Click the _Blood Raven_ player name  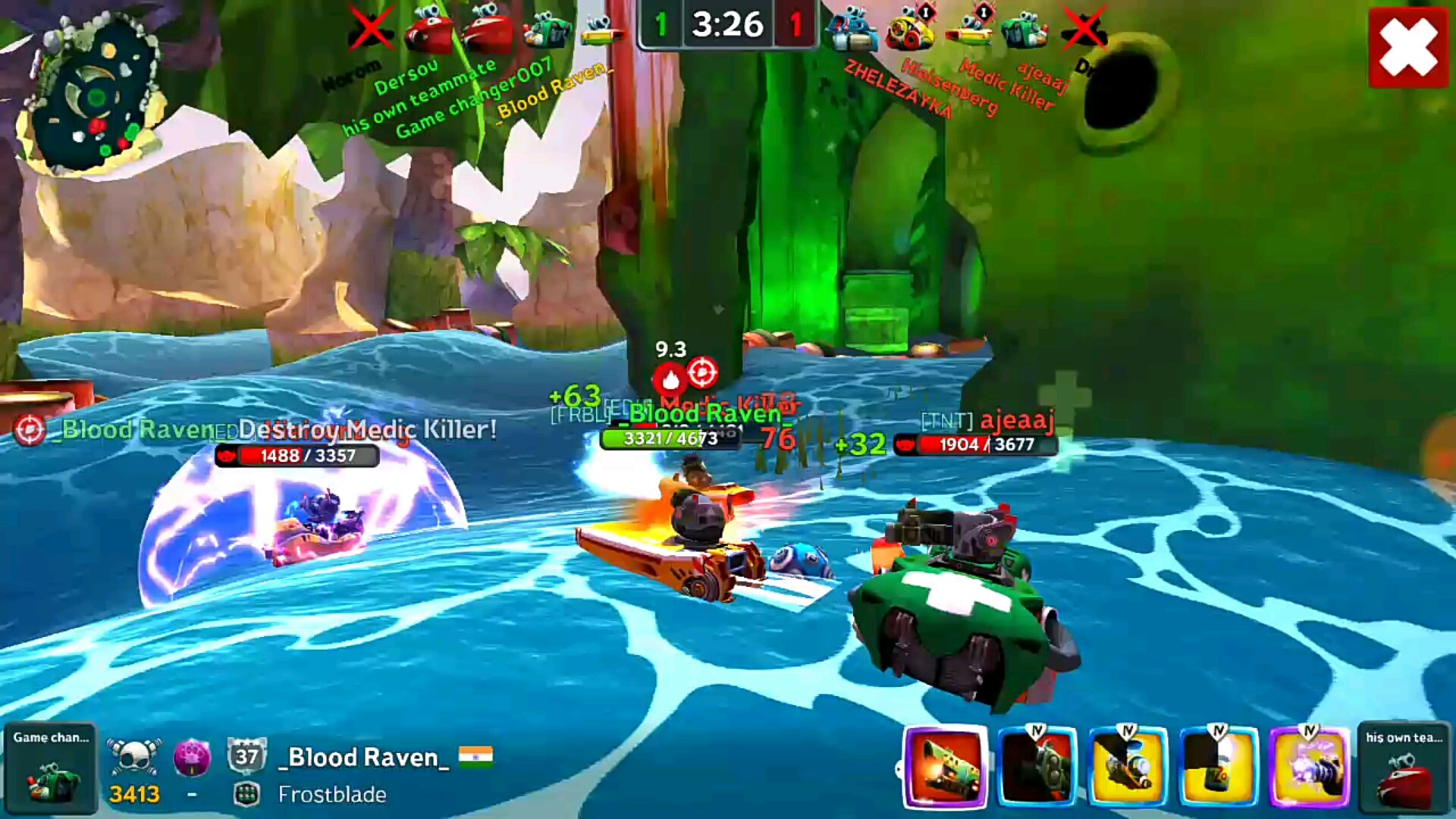pos(363,757)
